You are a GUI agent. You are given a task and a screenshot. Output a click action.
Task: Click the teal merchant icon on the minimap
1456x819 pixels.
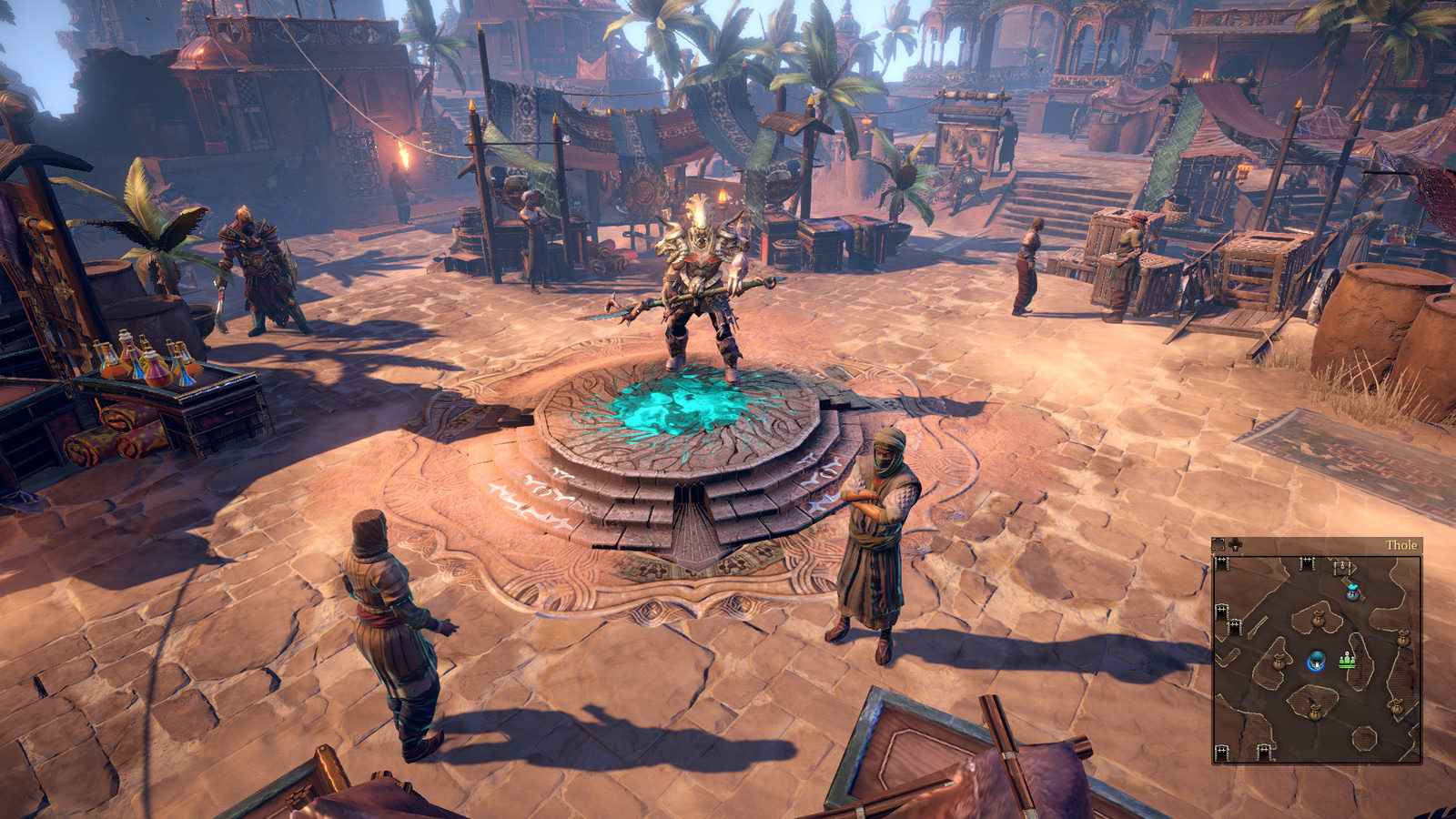click(1352, 591)
